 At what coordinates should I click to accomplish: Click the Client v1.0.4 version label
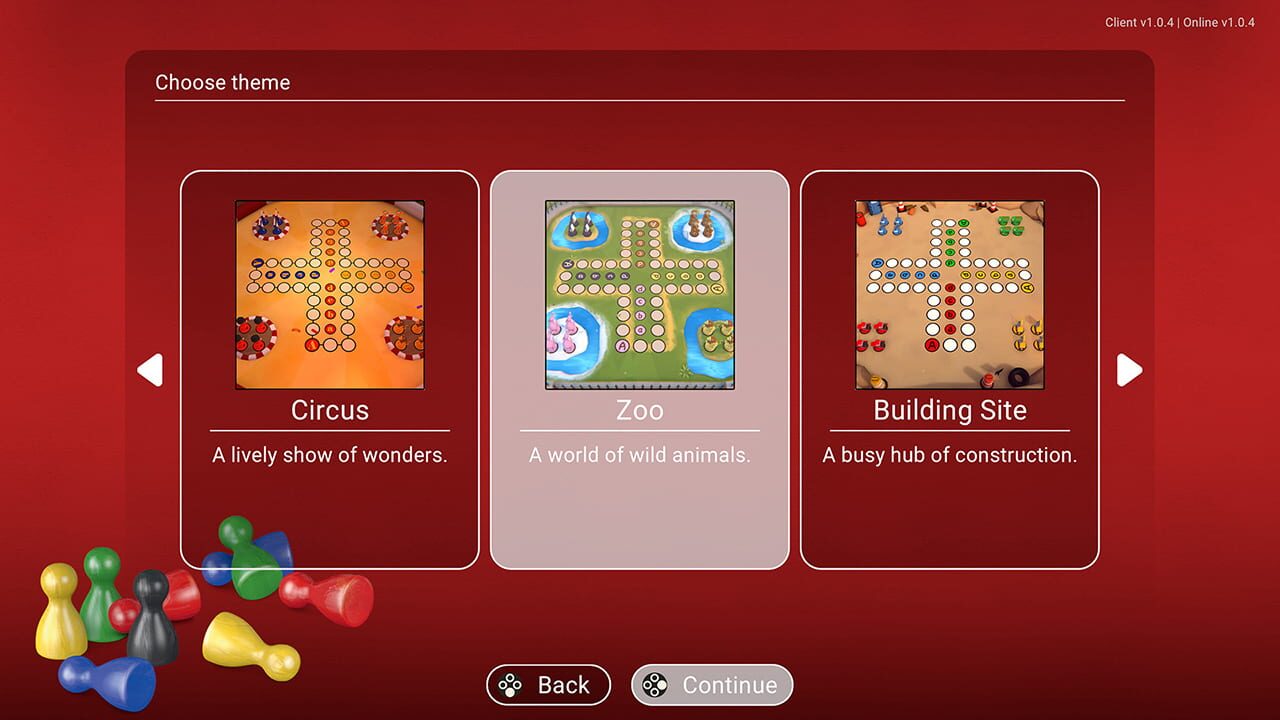point(1140,22)
